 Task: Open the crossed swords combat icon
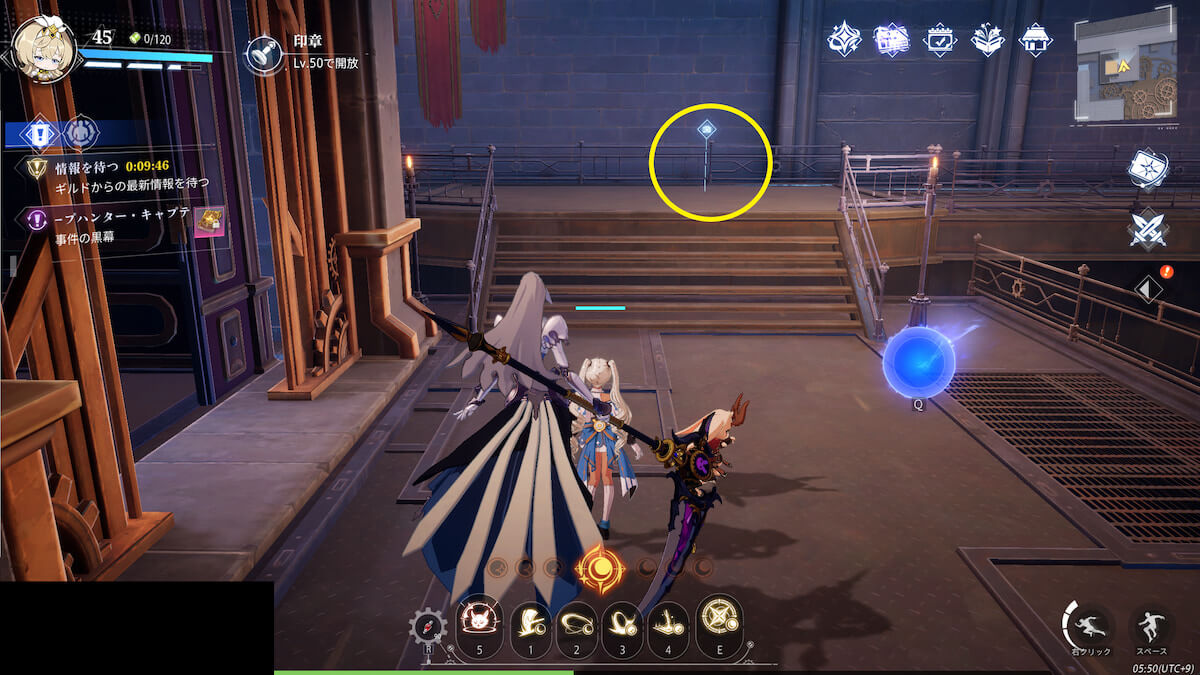(1148, 230)
